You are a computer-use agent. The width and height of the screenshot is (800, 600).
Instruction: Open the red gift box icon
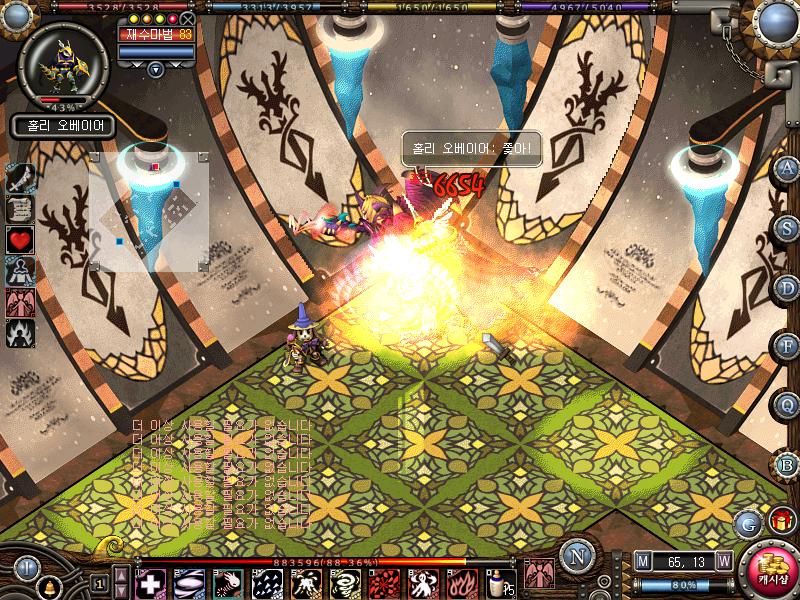pyautogui.click(x=780, y=519)
